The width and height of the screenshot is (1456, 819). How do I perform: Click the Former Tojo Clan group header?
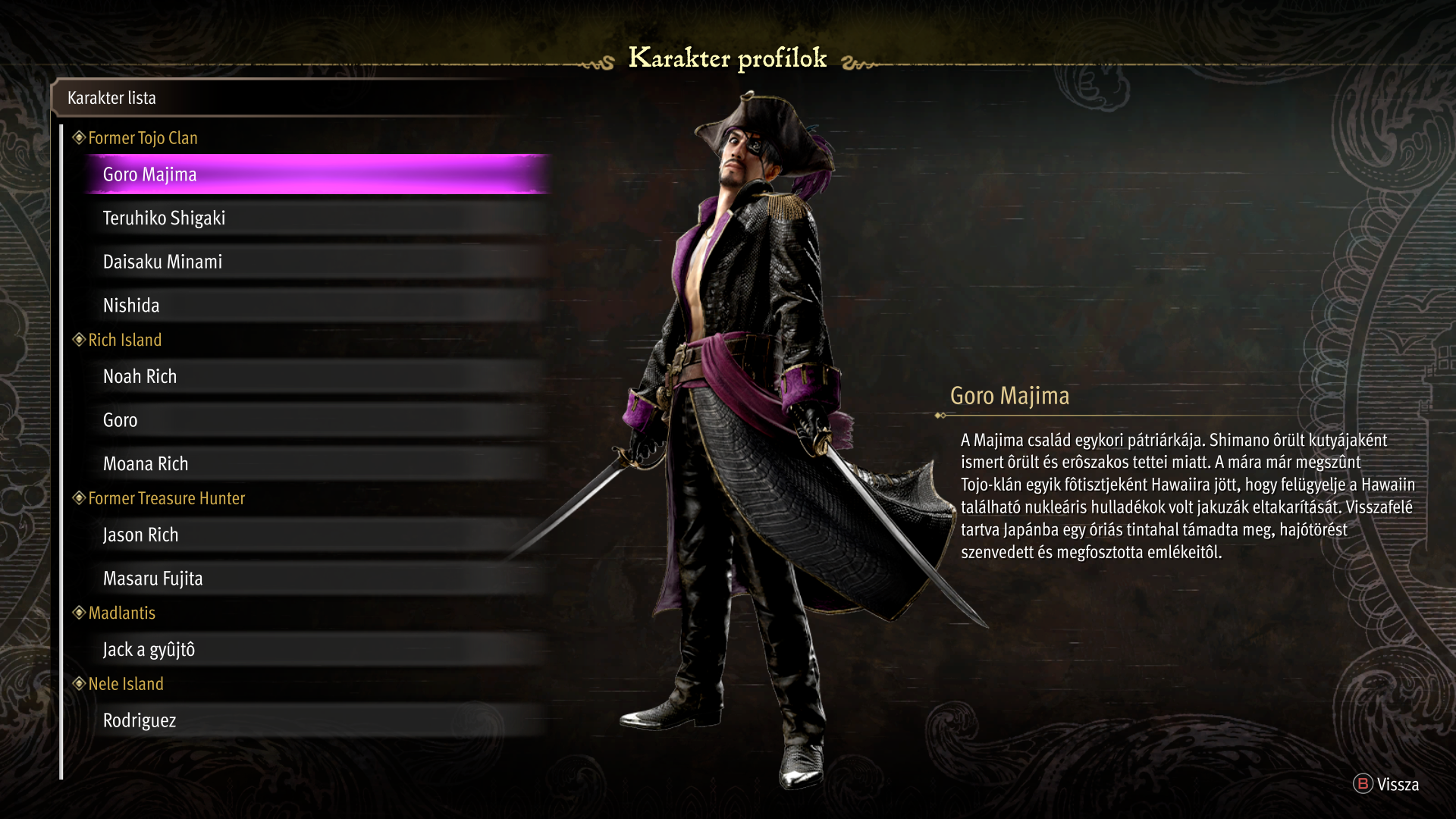(x=143, y=138)
